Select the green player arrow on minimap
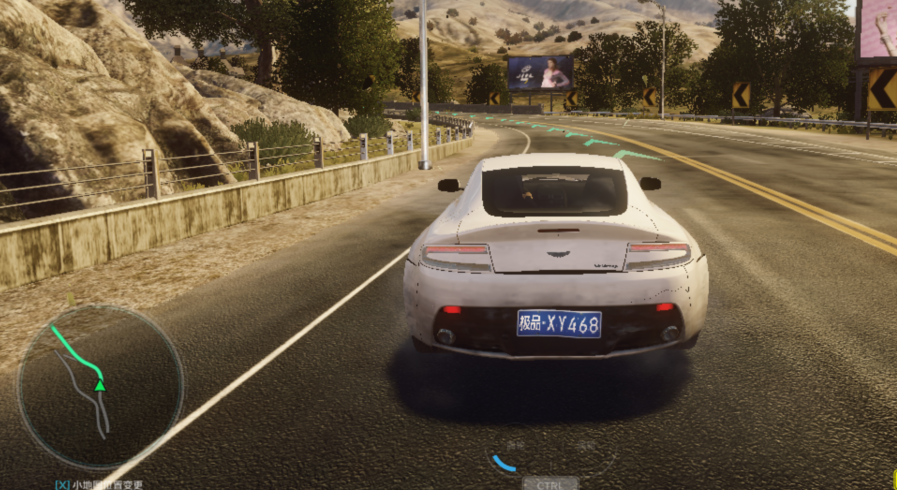The image size is (897, 490). click(x=100, y=385)
